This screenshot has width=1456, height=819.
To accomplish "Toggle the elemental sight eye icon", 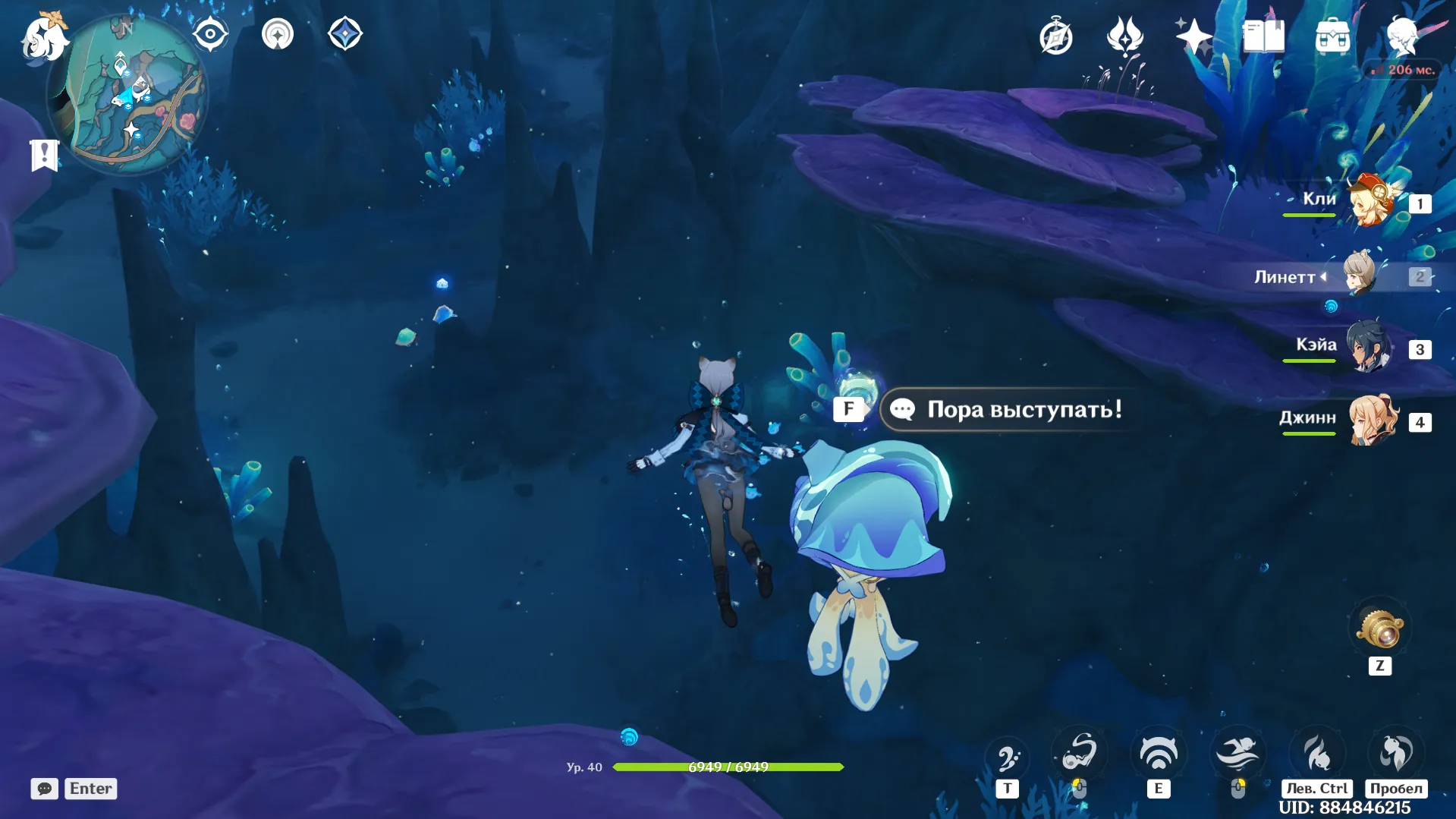I will [210, 34].
